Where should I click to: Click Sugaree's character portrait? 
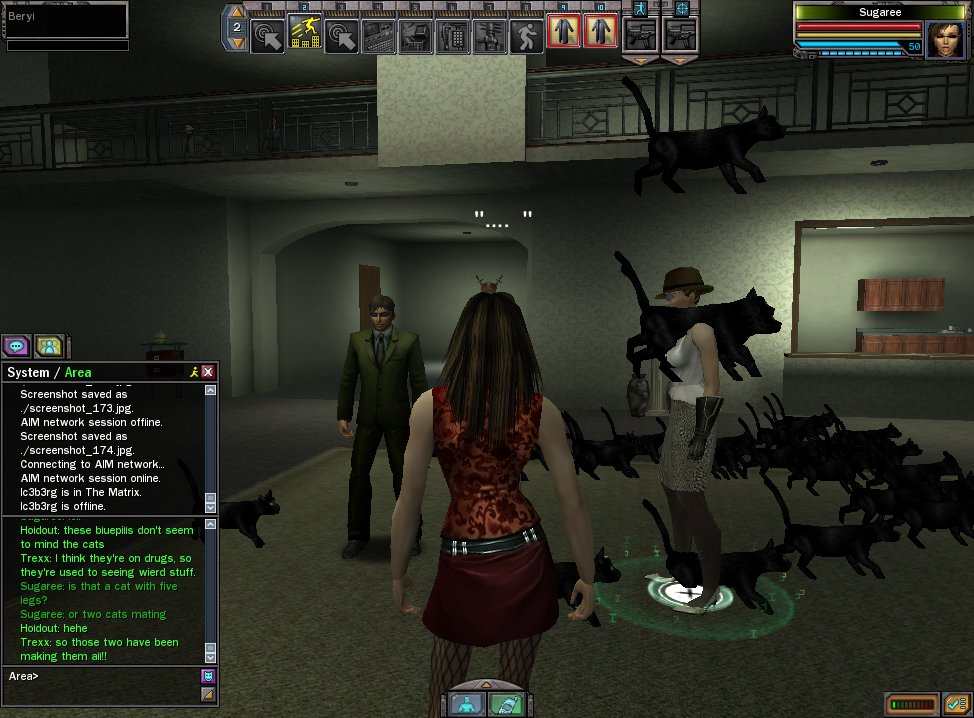pos(944,40)
